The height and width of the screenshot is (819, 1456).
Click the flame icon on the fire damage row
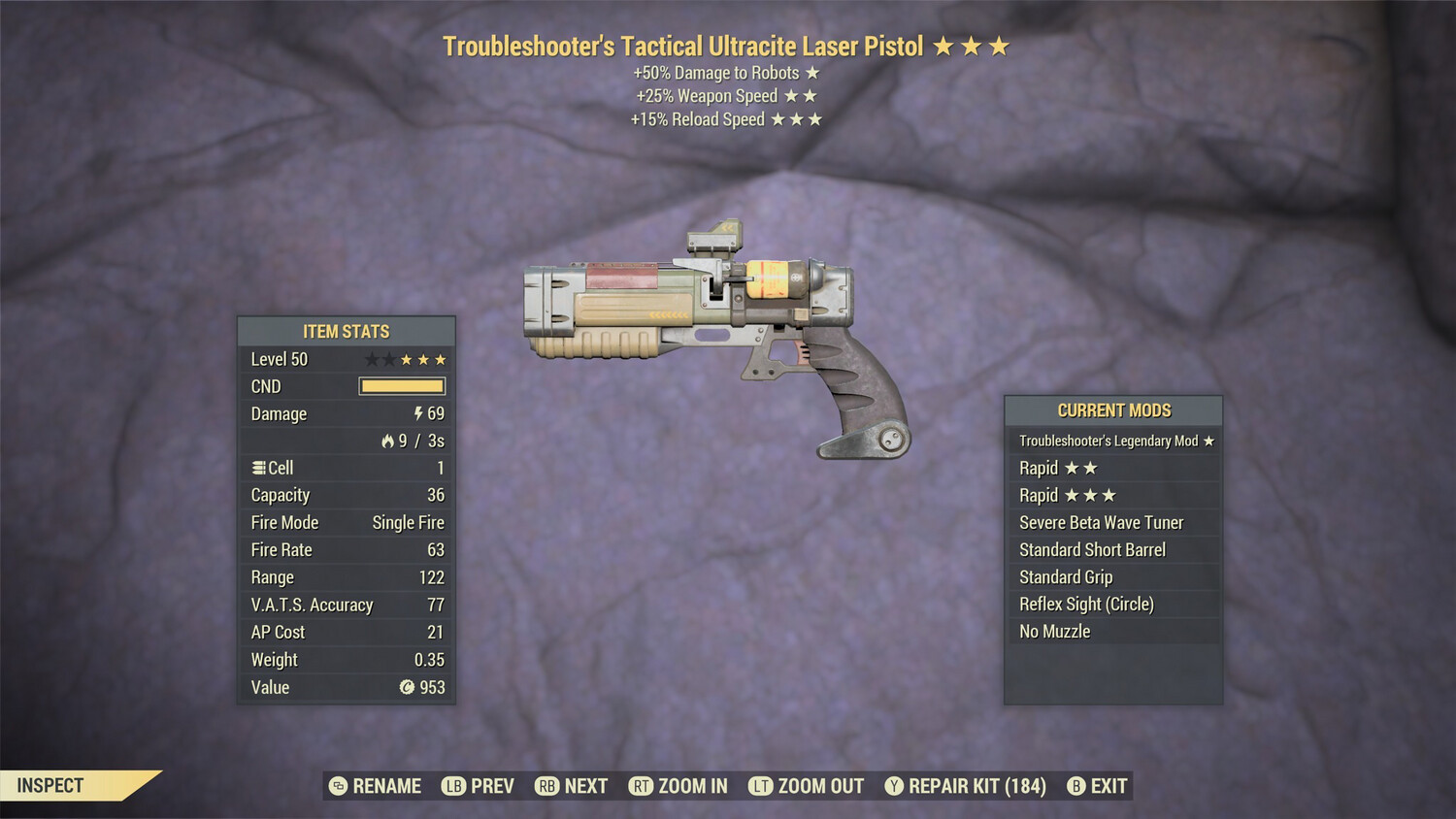[x=386, y=441]
